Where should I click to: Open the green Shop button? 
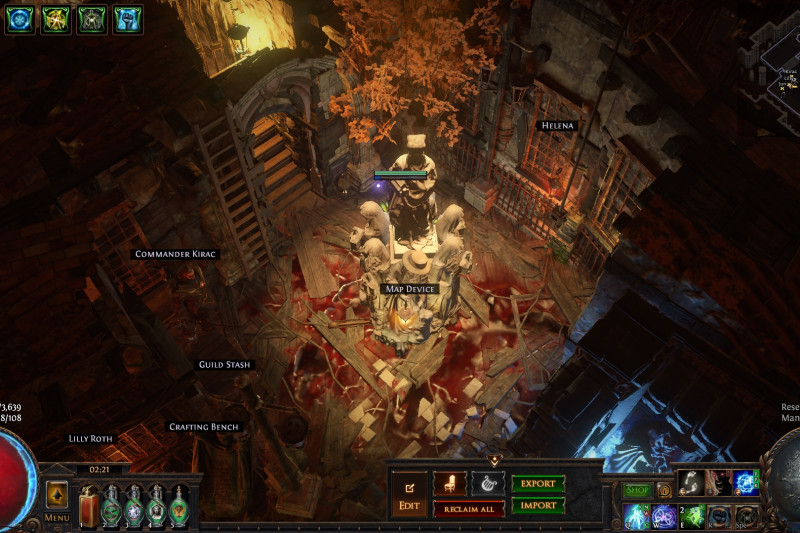tap(636, 491)
